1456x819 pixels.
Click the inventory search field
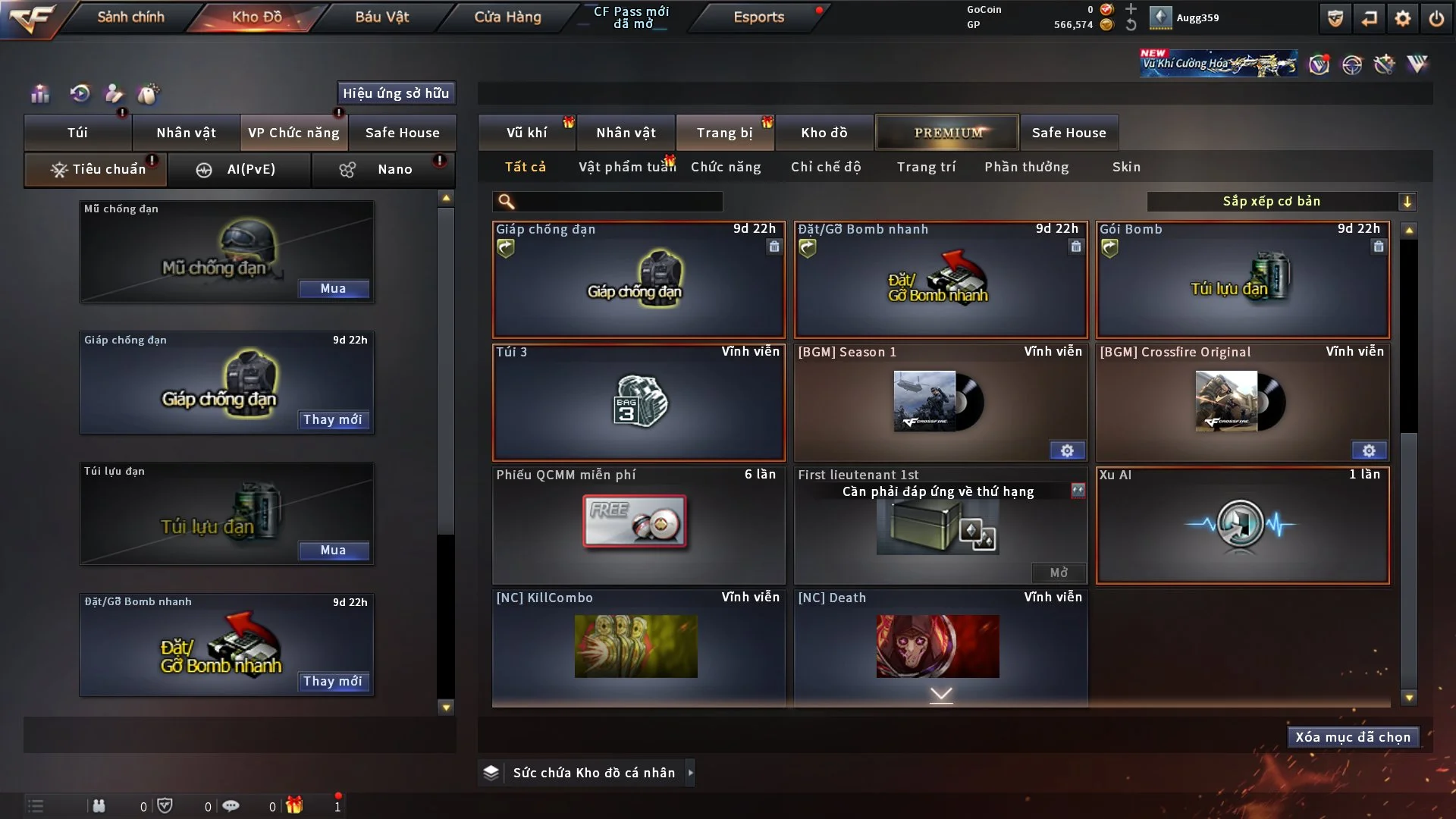click(618, 202)
